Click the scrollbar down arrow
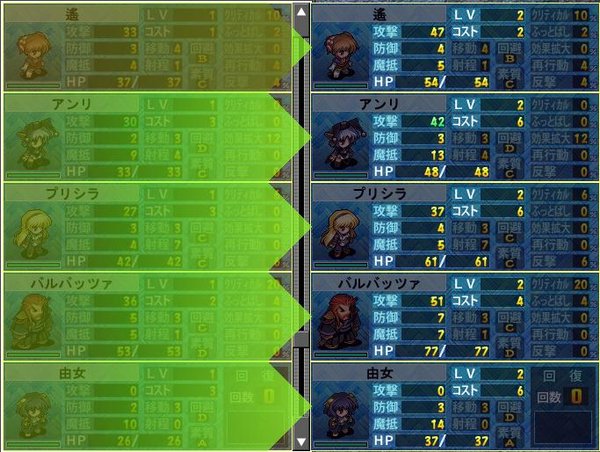Image resolution: width=600 pixels, height=452 pixels. 301,440
